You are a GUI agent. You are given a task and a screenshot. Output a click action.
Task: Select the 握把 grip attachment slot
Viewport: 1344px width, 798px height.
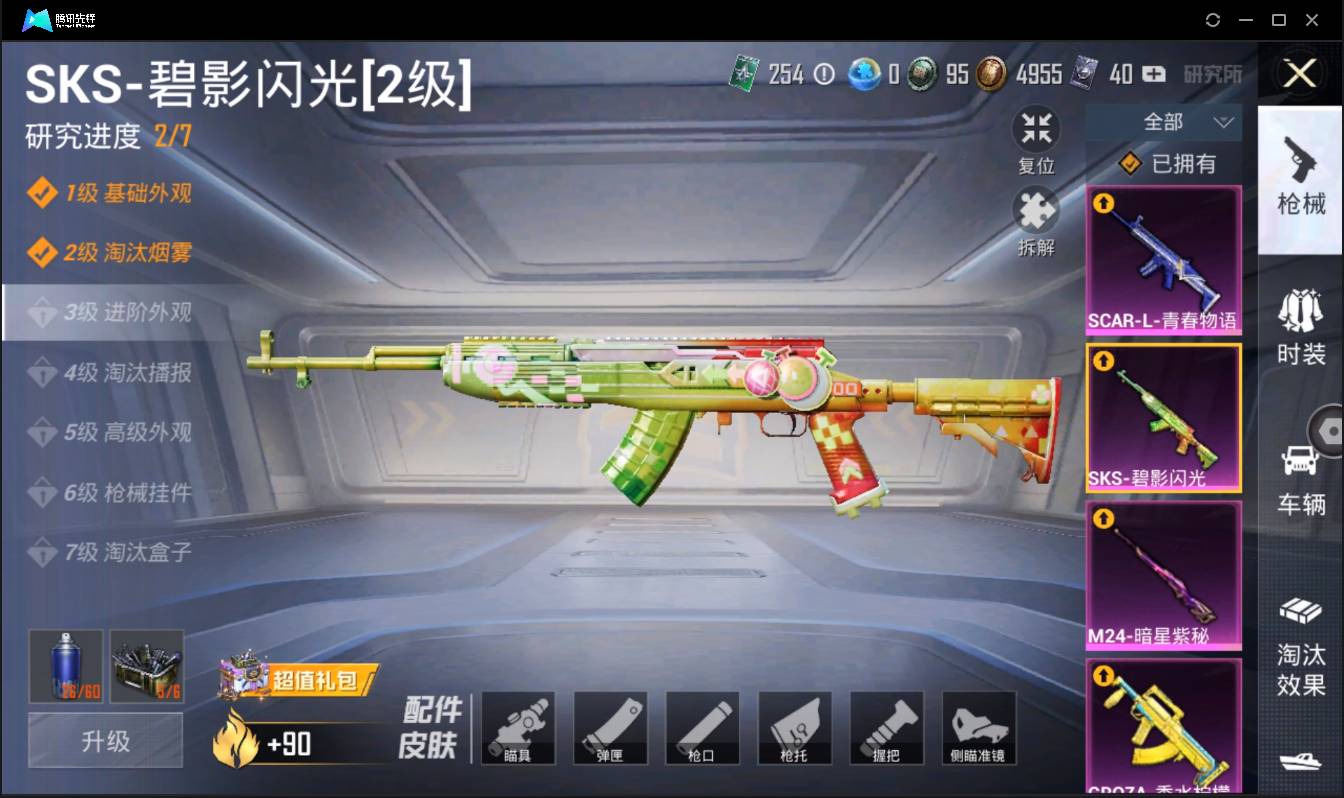[886, 728]
